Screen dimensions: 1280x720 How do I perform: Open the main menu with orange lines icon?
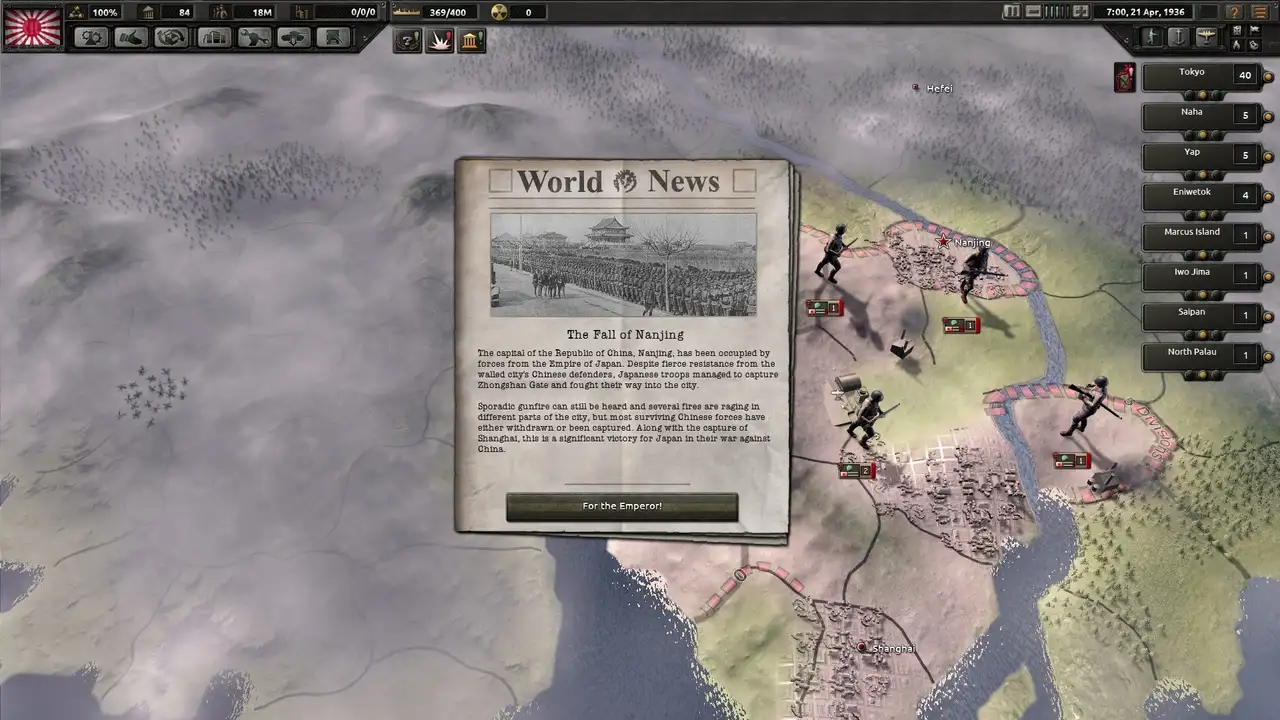(x=1261, y=12)
